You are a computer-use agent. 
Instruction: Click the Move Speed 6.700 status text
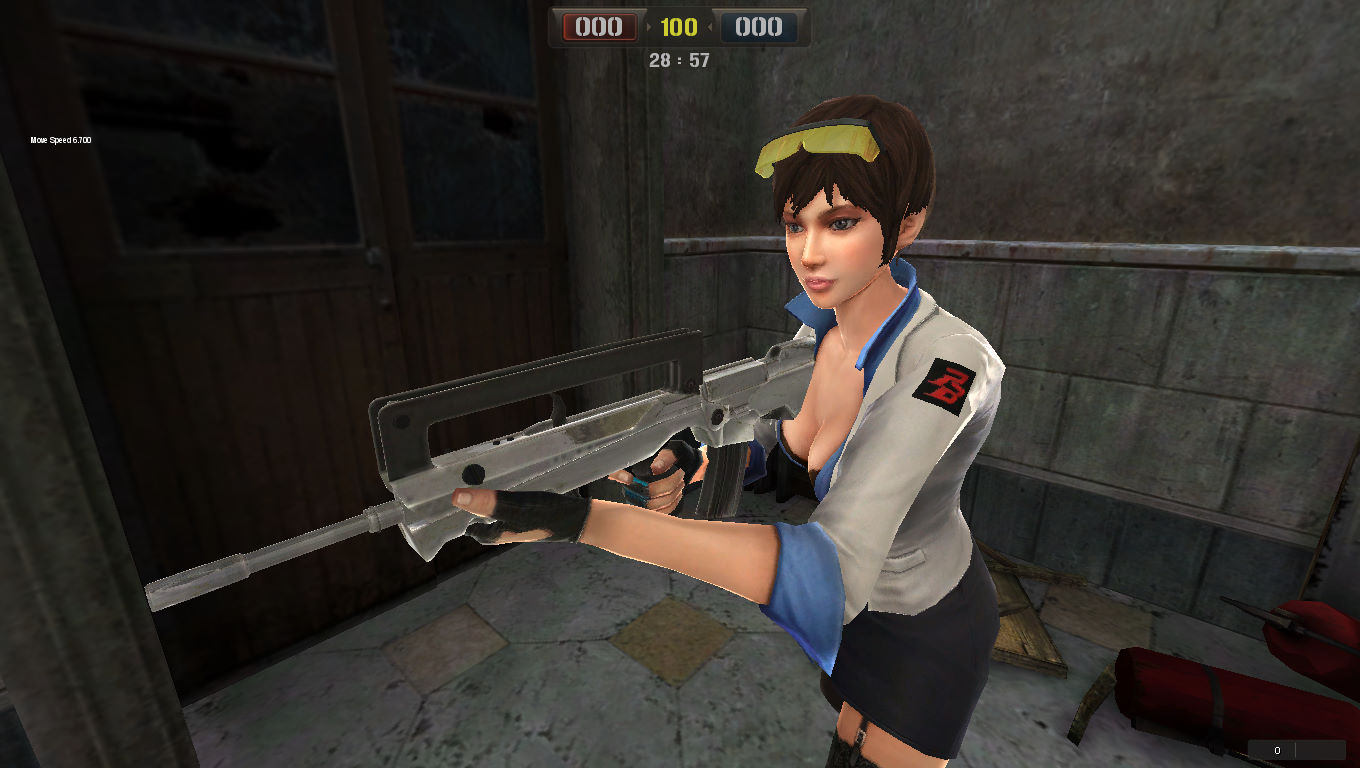click(x=58, y=140)
